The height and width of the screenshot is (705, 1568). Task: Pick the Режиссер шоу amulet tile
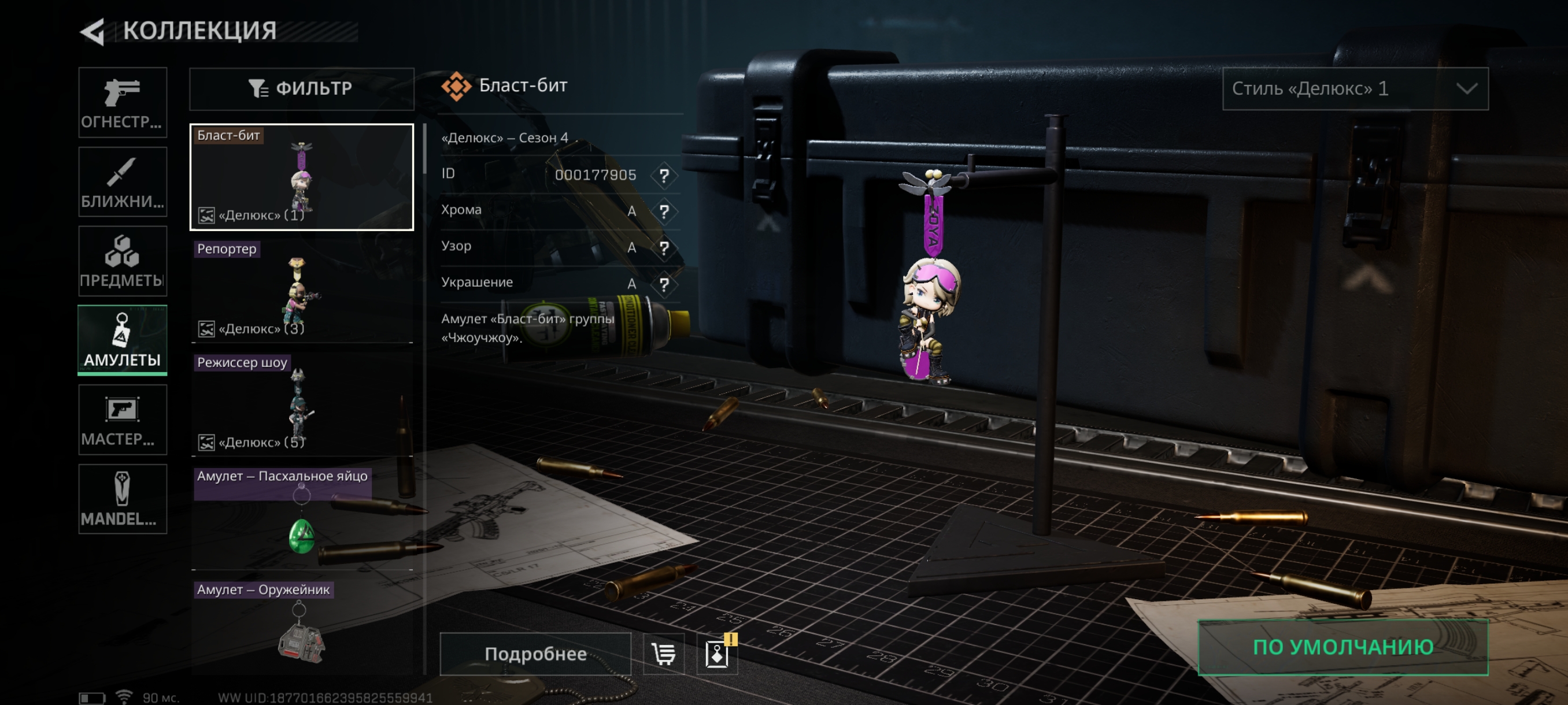[301, 405]
